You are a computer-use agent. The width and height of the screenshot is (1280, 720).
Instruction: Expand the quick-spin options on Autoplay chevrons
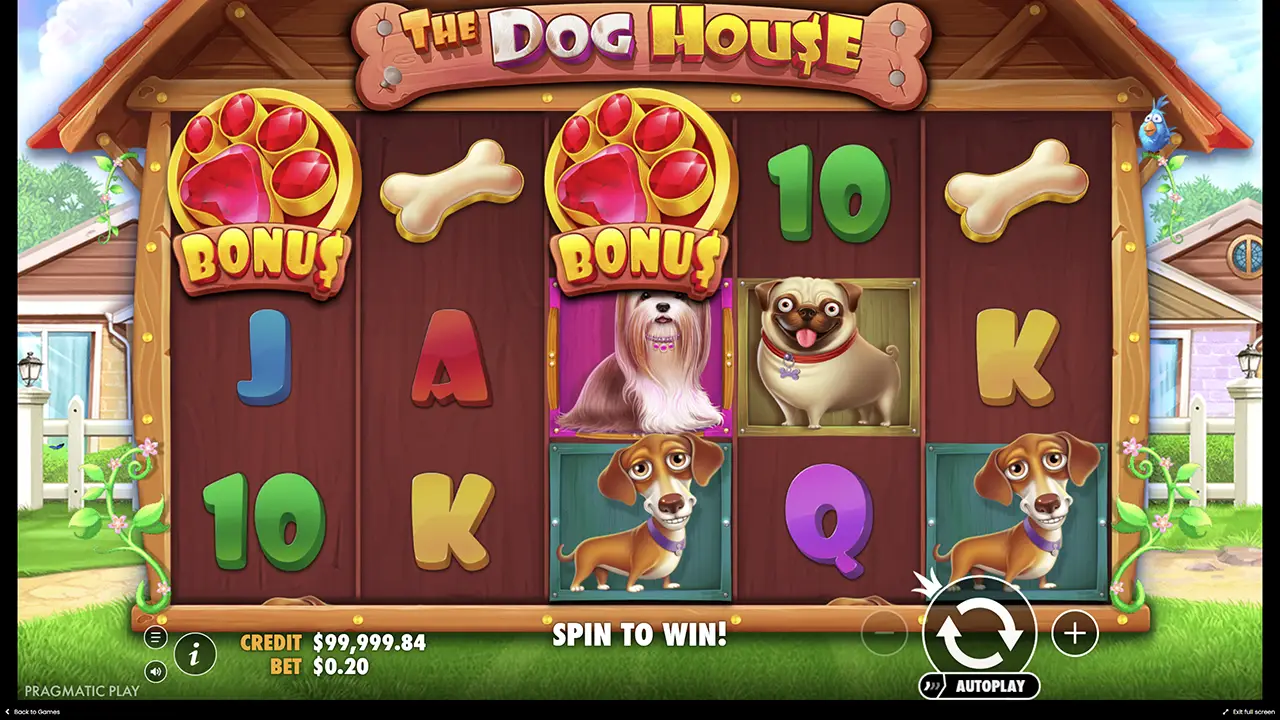(932, 687)
